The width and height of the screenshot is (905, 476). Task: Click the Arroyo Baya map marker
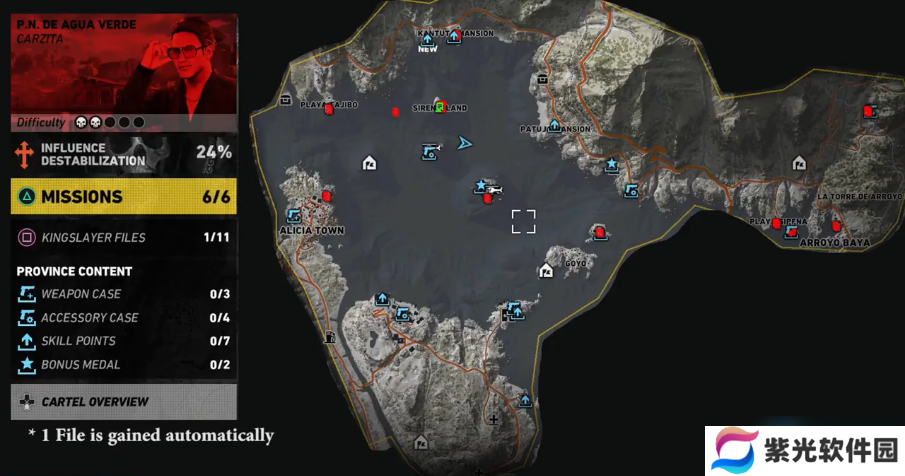(x=791, y=232)
